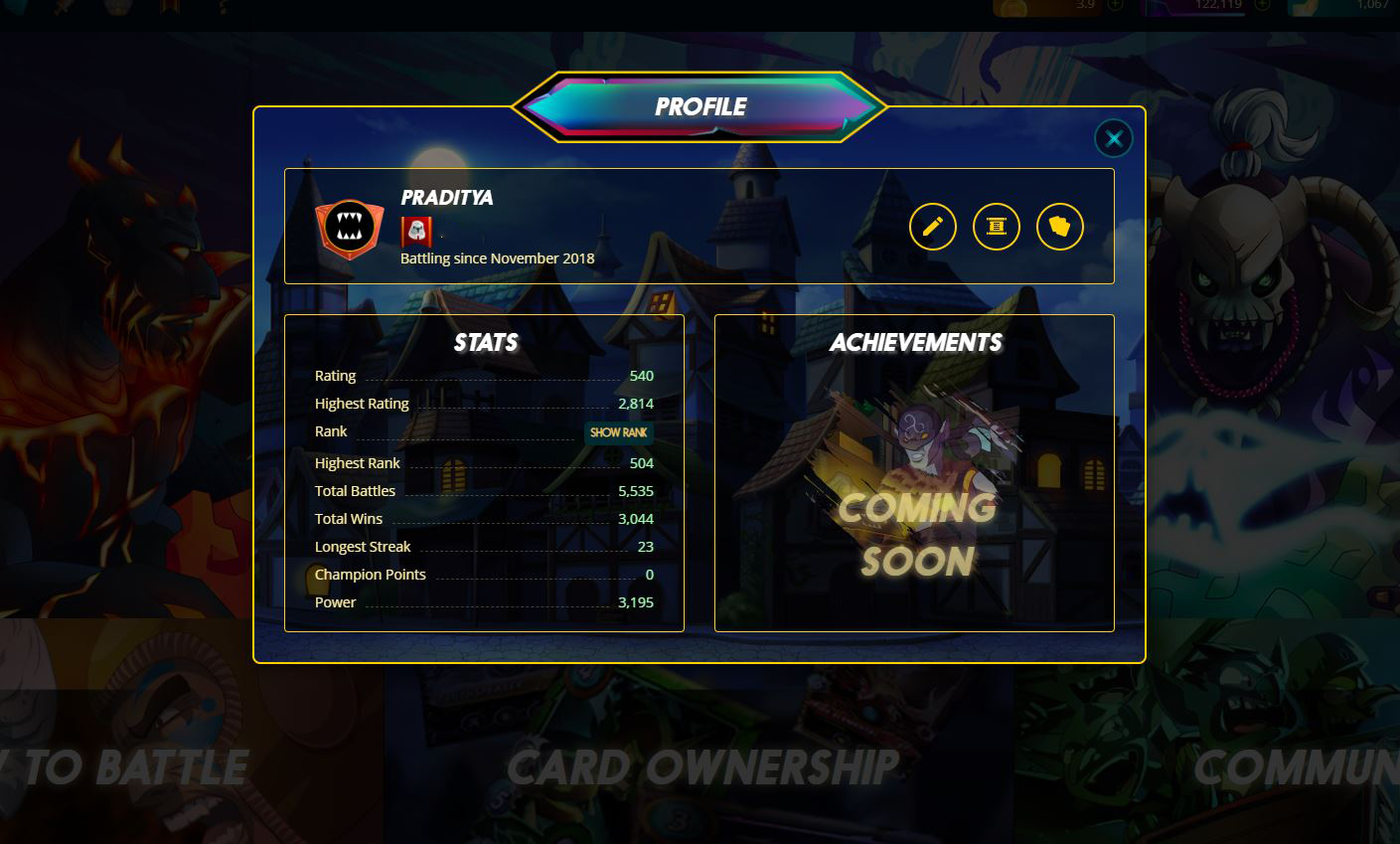Open battle history via the scroll icon

[x=995, y=227]
